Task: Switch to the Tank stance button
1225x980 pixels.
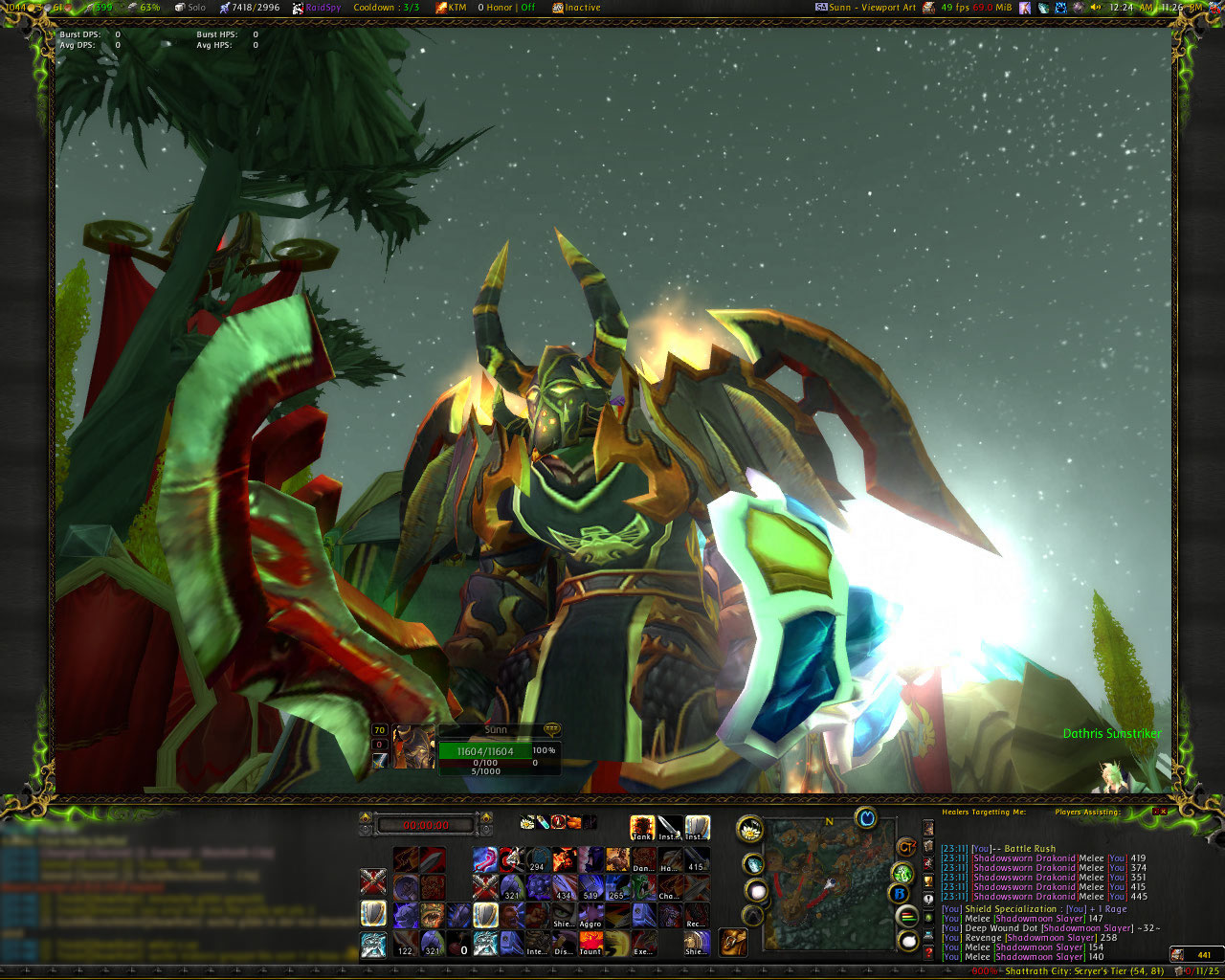Action: point(642,828)
